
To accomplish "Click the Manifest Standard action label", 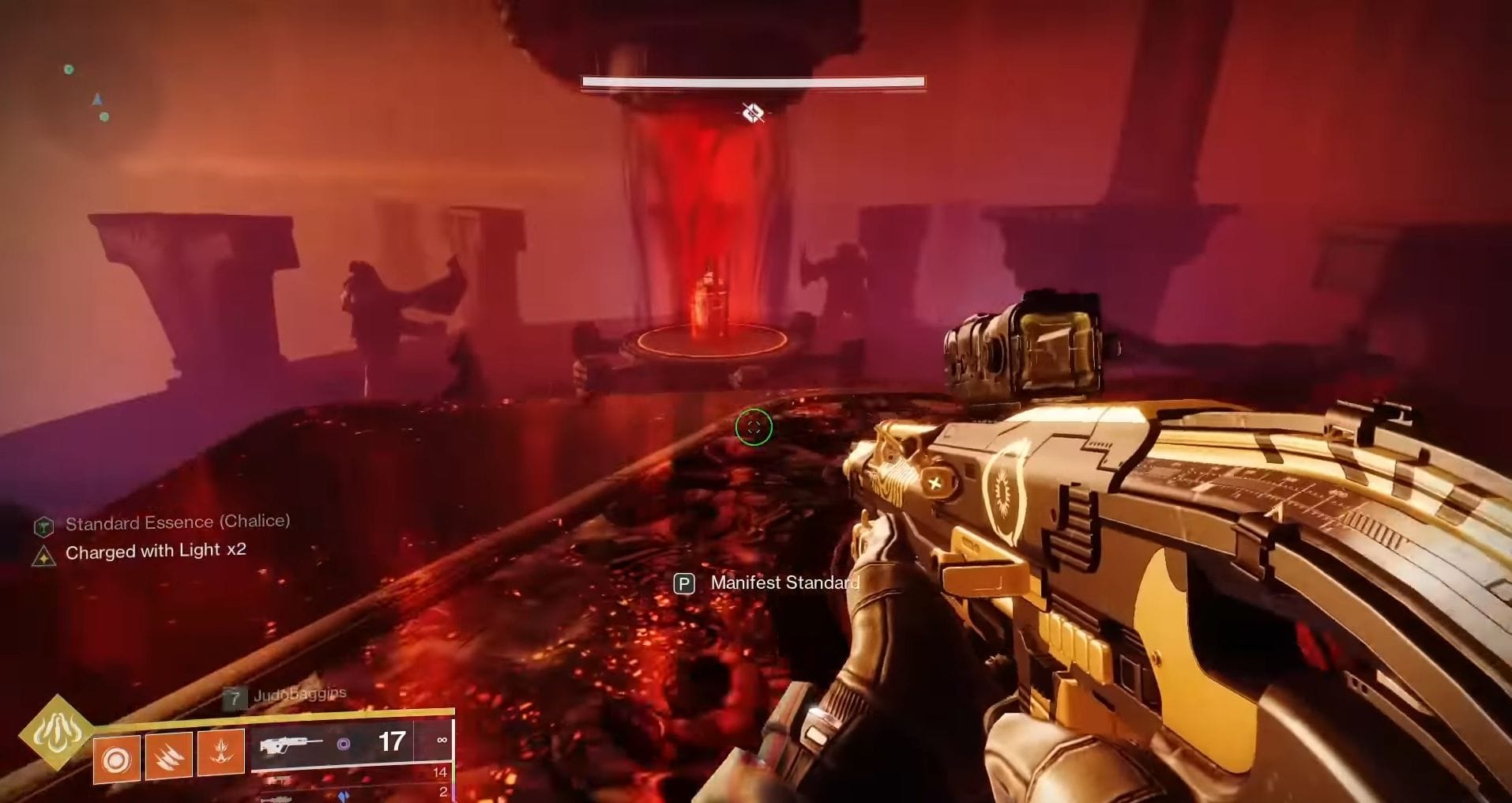I will coord(784,583).
